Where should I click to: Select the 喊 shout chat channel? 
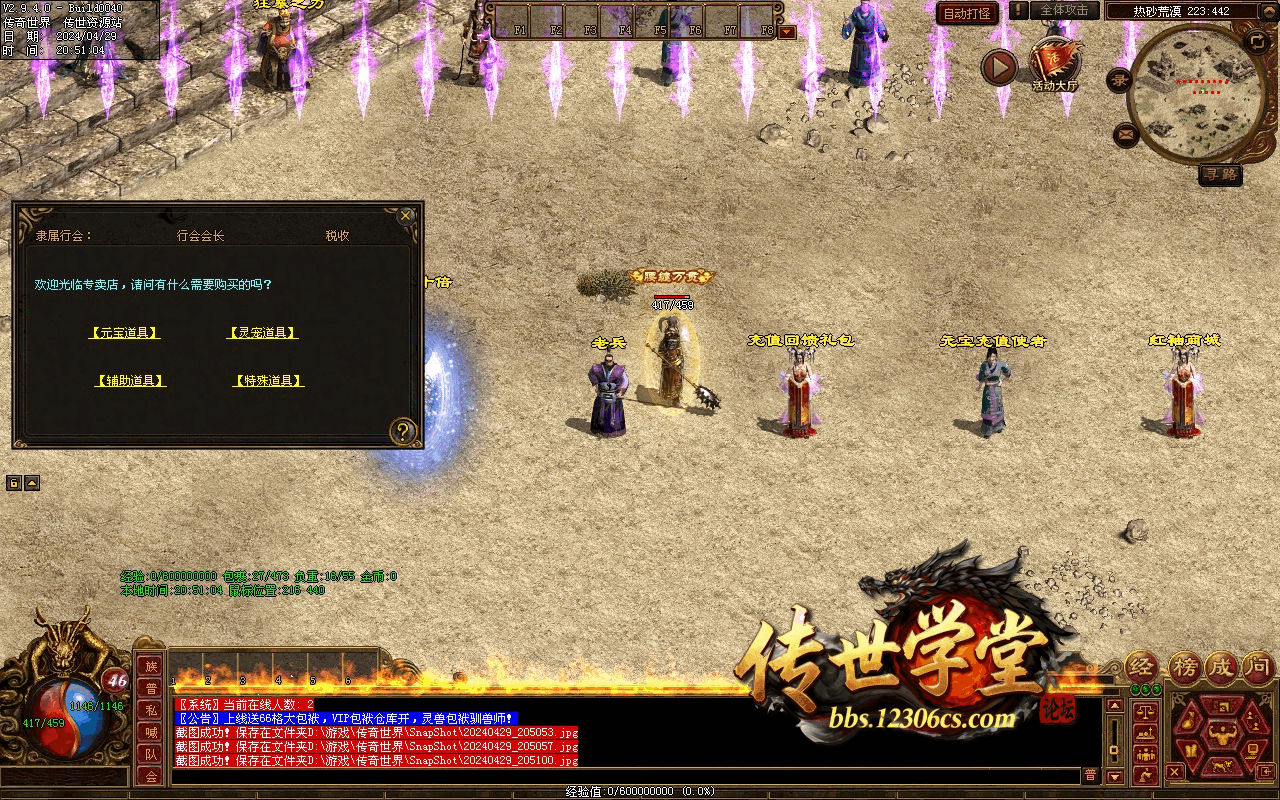pos(151,733)
